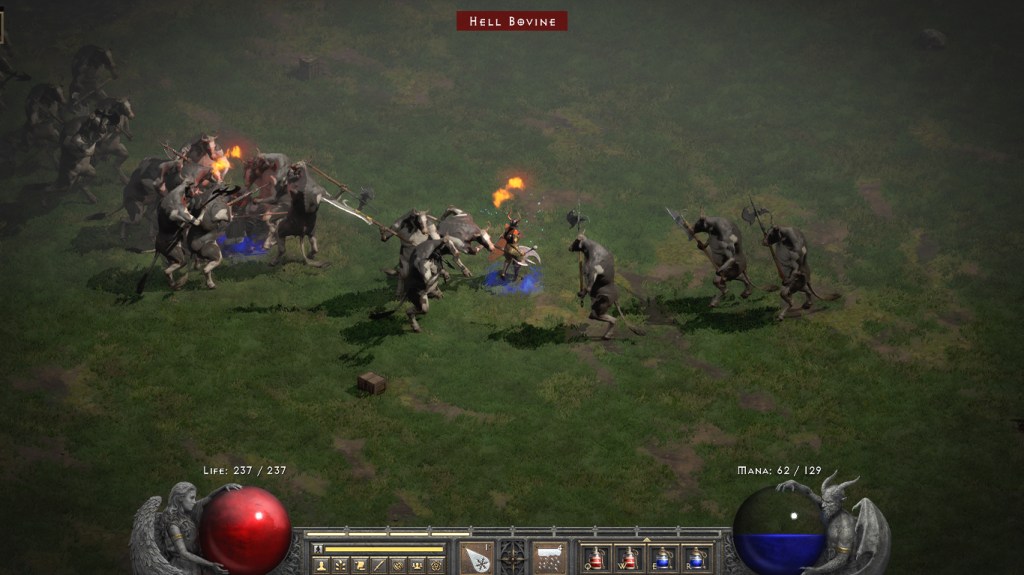Select the right-click Blizzard skill icon

548,558
